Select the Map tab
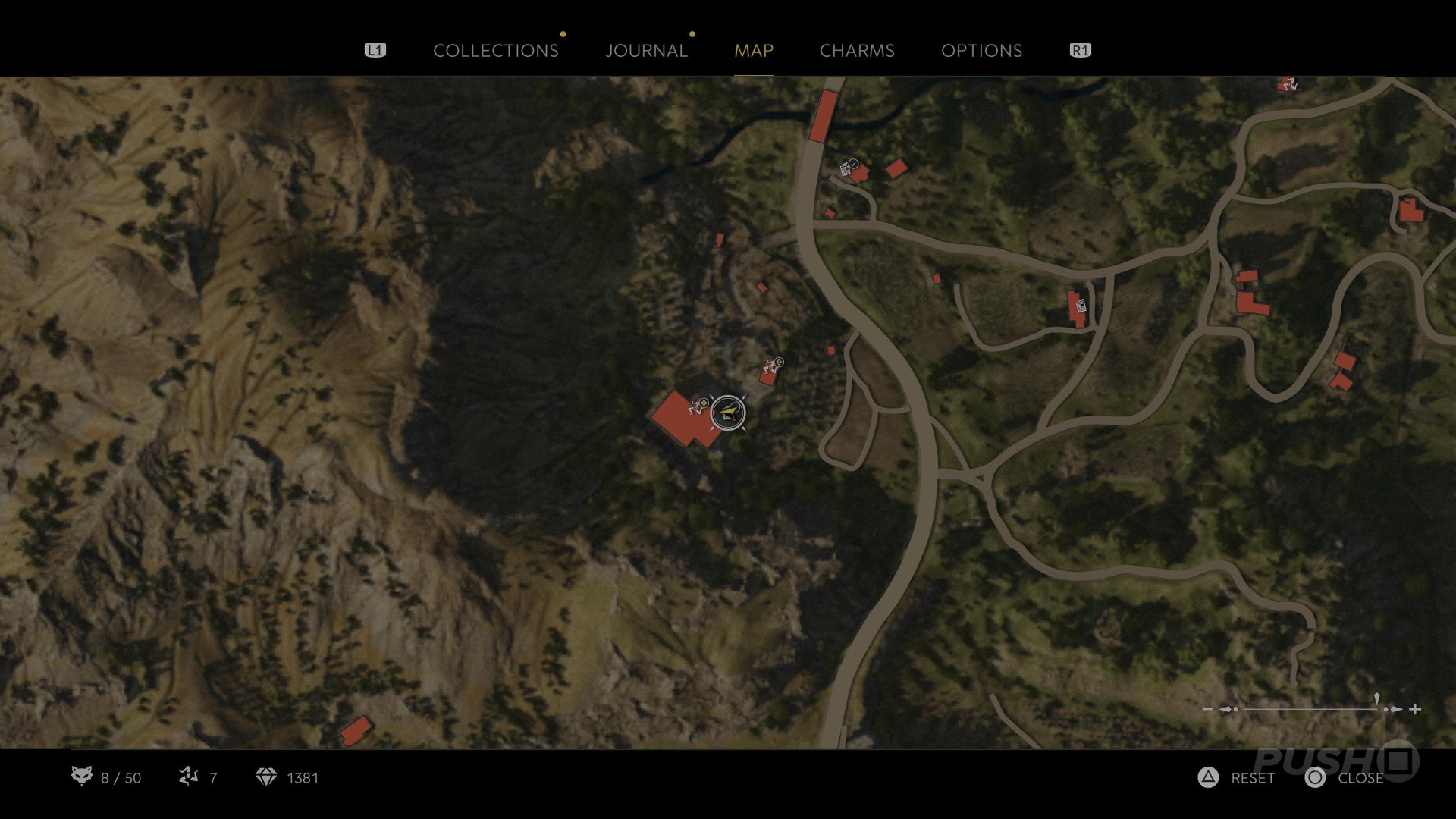This screenshot has width=1456, height=819. [753, 51]
